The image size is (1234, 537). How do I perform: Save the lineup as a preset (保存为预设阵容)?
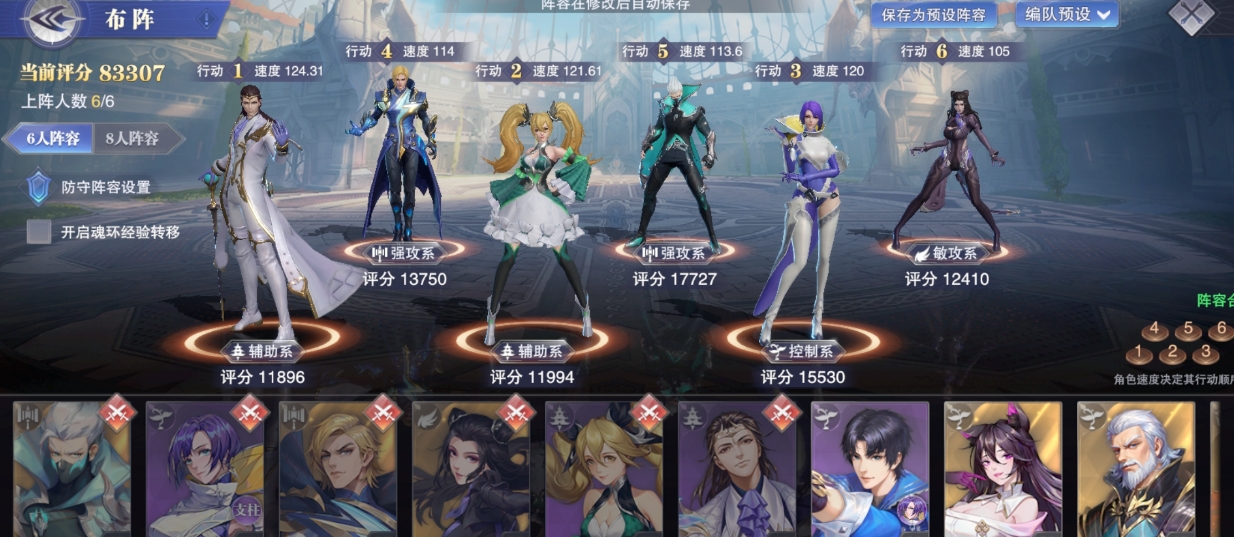pyautogui.click(x=935, y=14)
